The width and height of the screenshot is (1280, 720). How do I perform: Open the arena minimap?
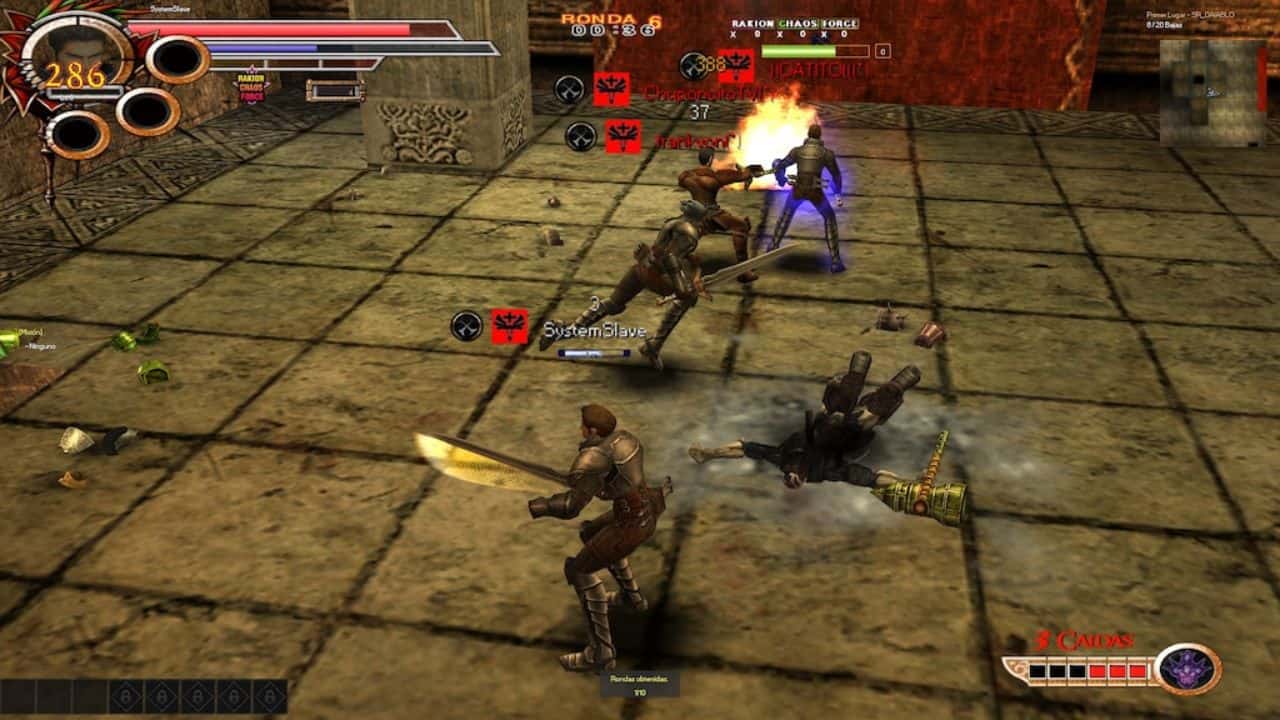click(1212, 92)
